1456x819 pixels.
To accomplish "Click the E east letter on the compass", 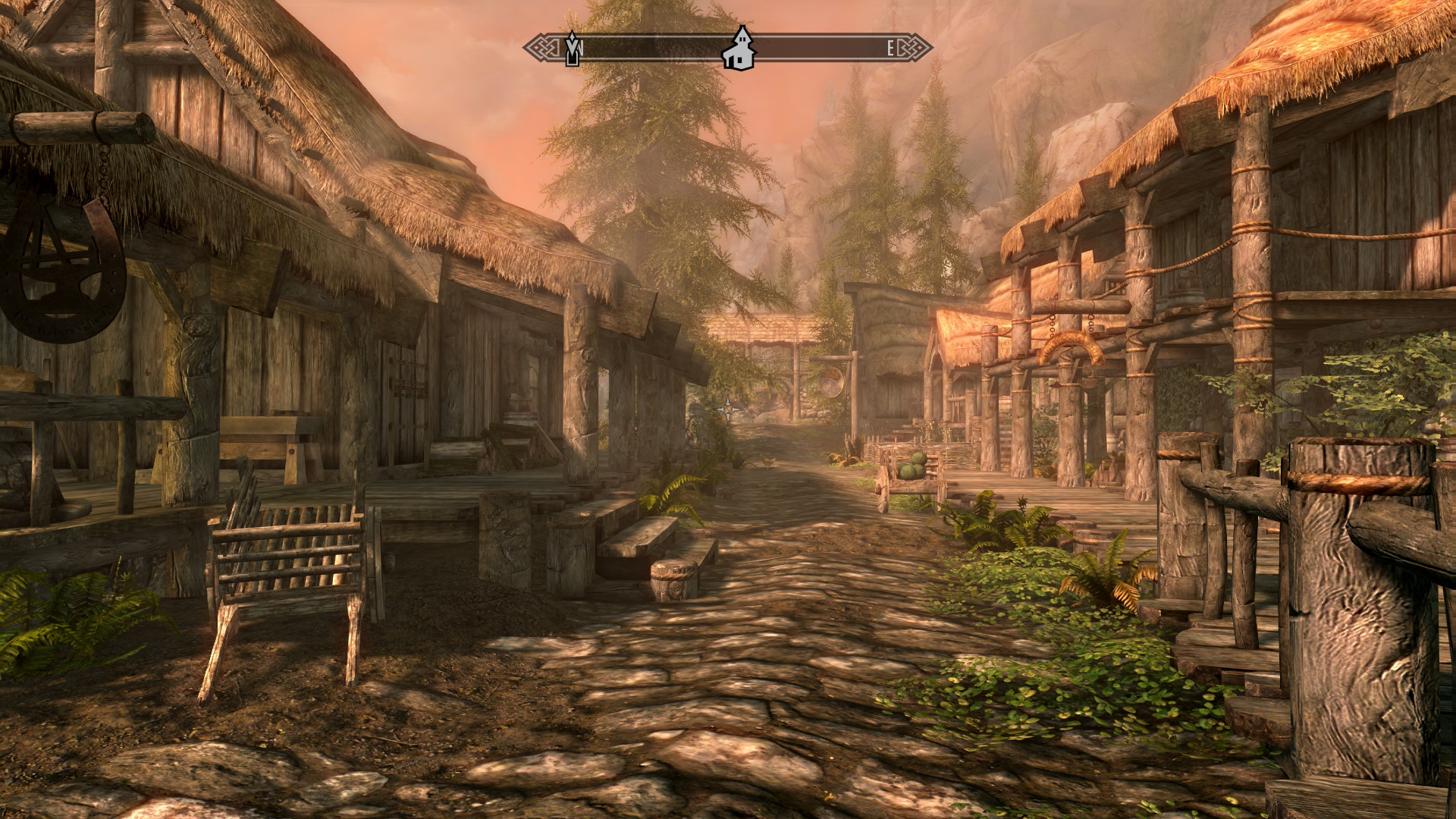I will (891, 49).
